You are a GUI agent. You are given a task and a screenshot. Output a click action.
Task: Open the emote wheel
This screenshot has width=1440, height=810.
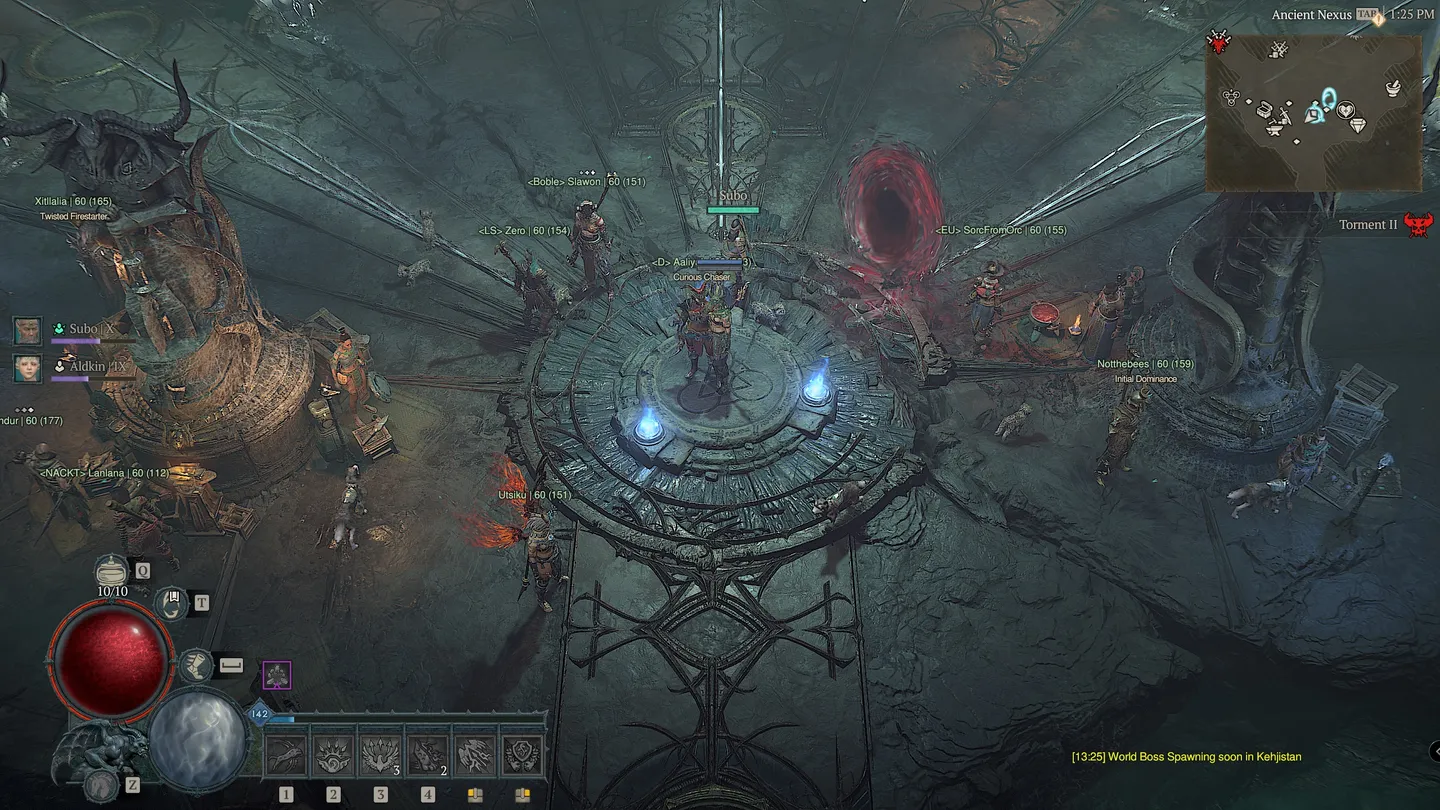[172, 605]
